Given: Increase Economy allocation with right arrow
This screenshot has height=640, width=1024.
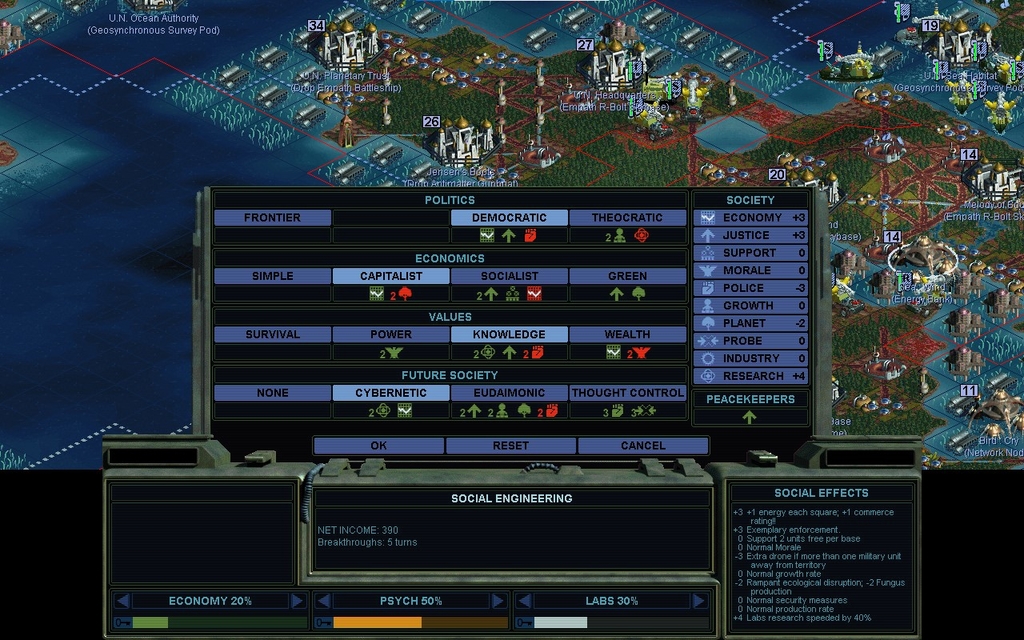Looking at the screenshot, I should click(x=297, y=601).
